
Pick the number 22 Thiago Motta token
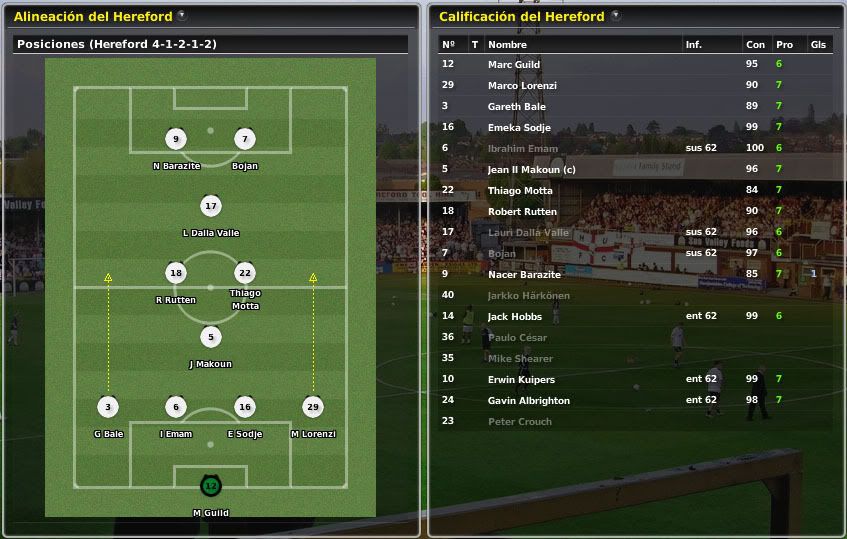point(245,273)
